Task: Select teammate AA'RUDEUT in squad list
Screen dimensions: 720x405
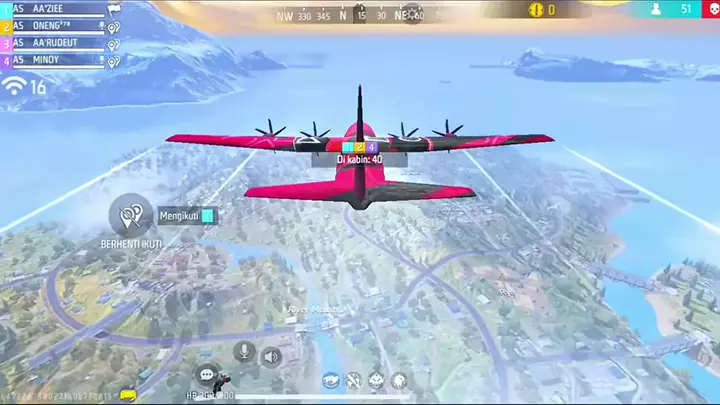Action: 55,43
